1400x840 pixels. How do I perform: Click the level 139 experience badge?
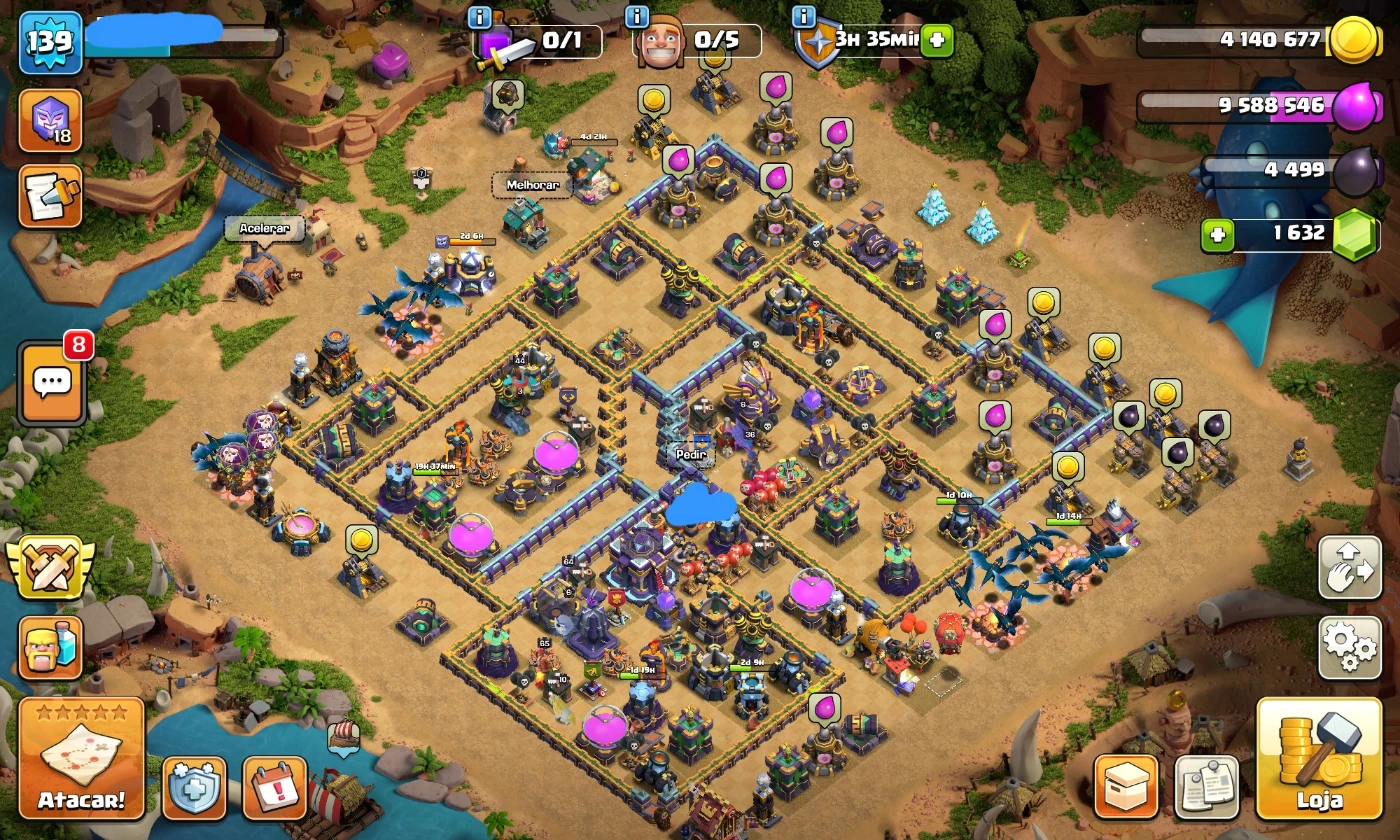click(49, 42)
